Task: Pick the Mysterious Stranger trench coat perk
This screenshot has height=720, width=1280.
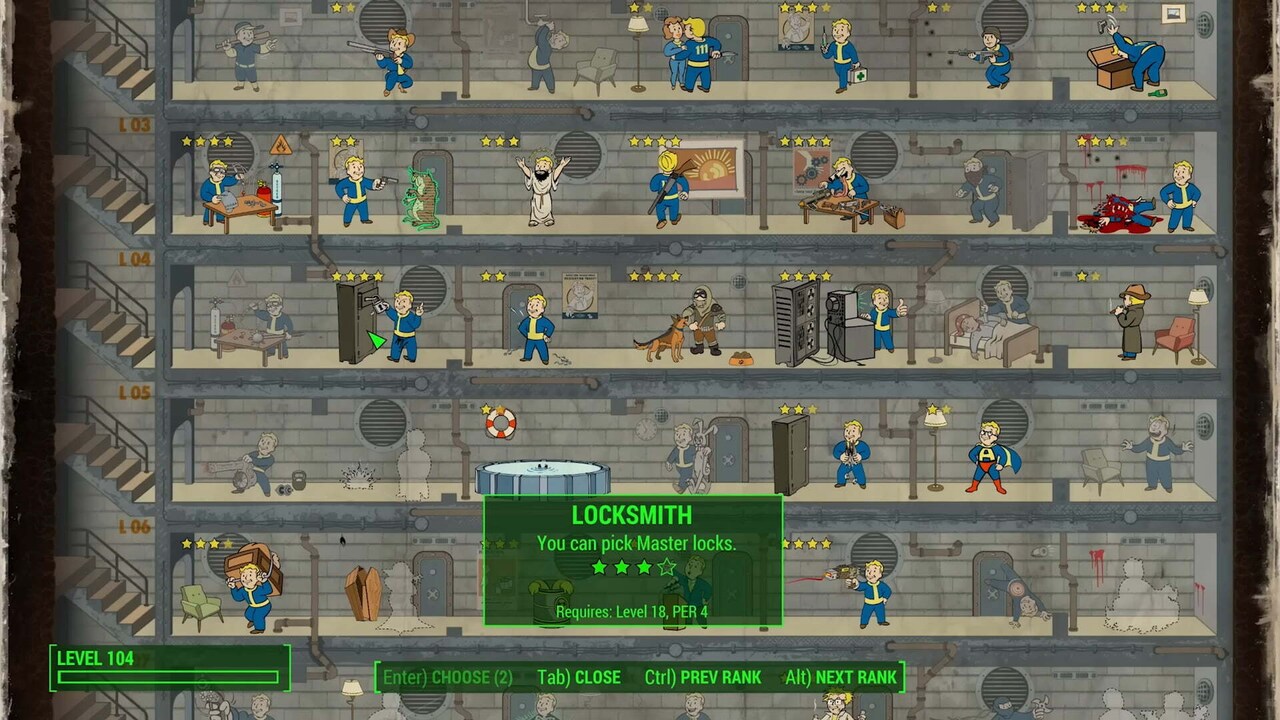Action: coord(1133,320)
